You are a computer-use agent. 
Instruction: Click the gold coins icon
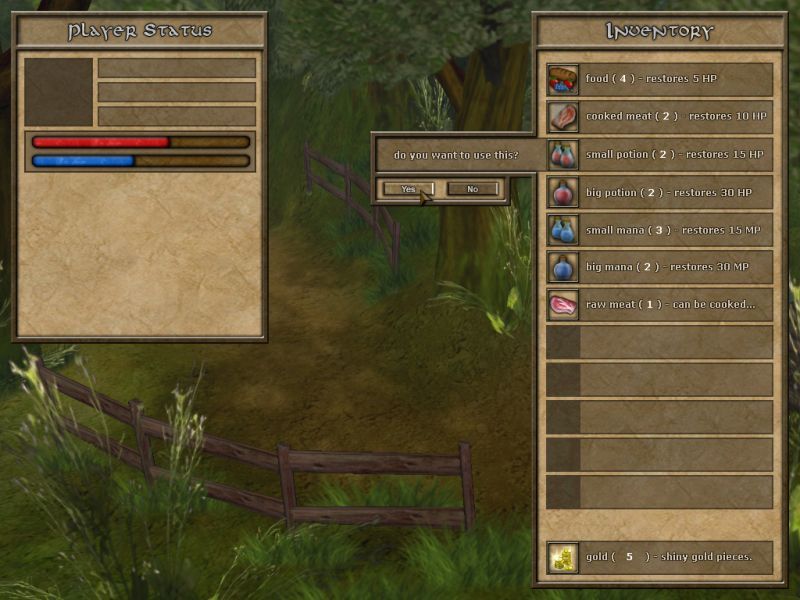pyautogui.click(x=563, y=558)
